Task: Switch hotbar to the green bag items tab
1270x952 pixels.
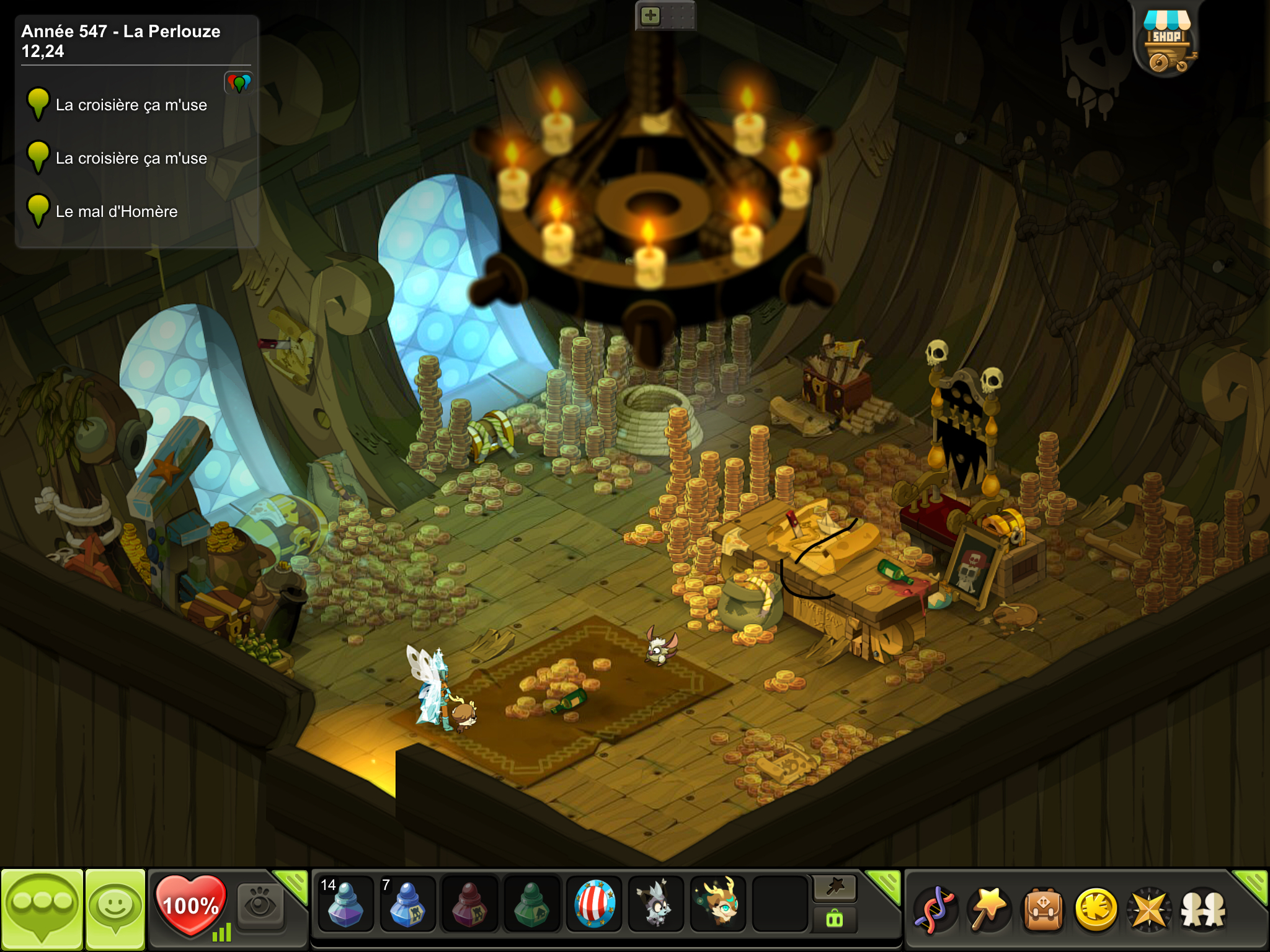Action: click(x=835, y=919)
